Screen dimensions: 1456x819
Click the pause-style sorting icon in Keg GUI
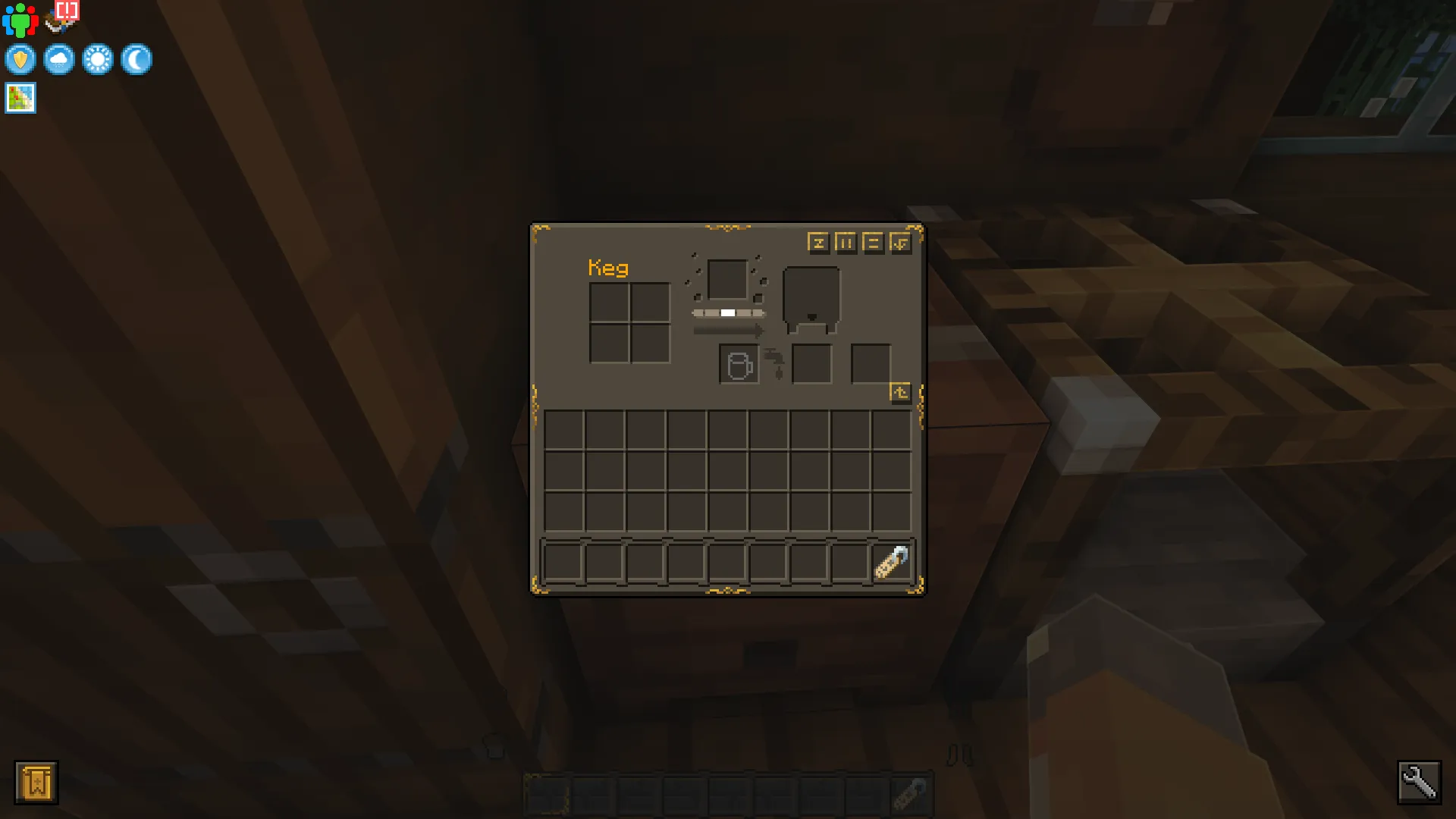pos(846,243)
